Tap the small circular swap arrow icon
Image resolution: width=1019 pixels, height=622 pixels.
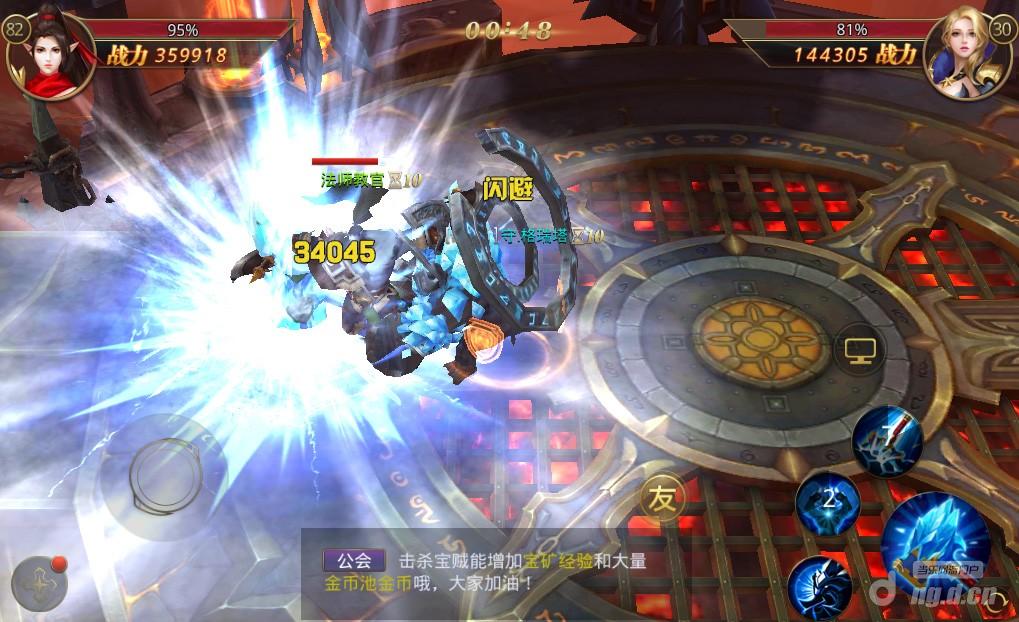(x=486, y=342)
